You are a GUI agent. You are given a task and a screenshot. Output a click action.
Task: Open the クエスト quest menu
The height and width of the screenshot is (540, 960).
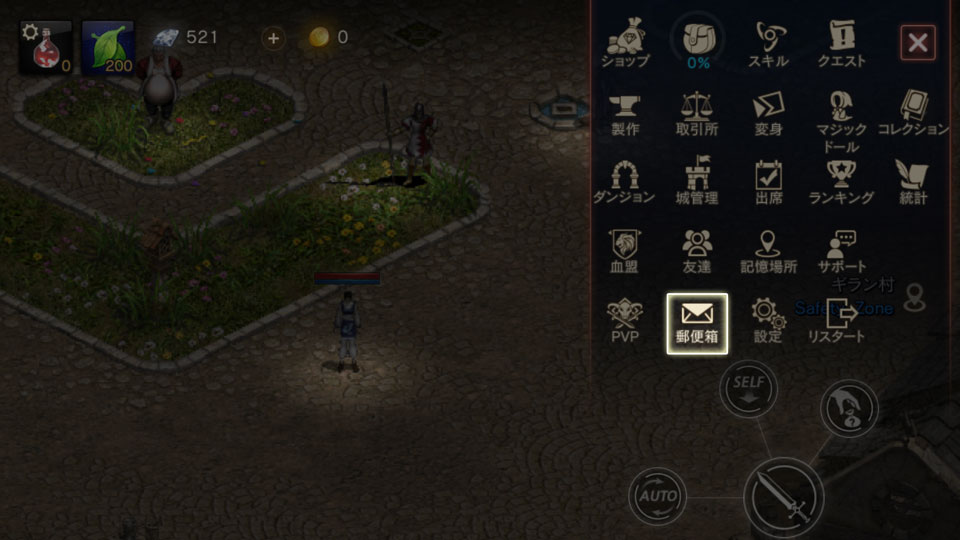click(x=841, y=43)
